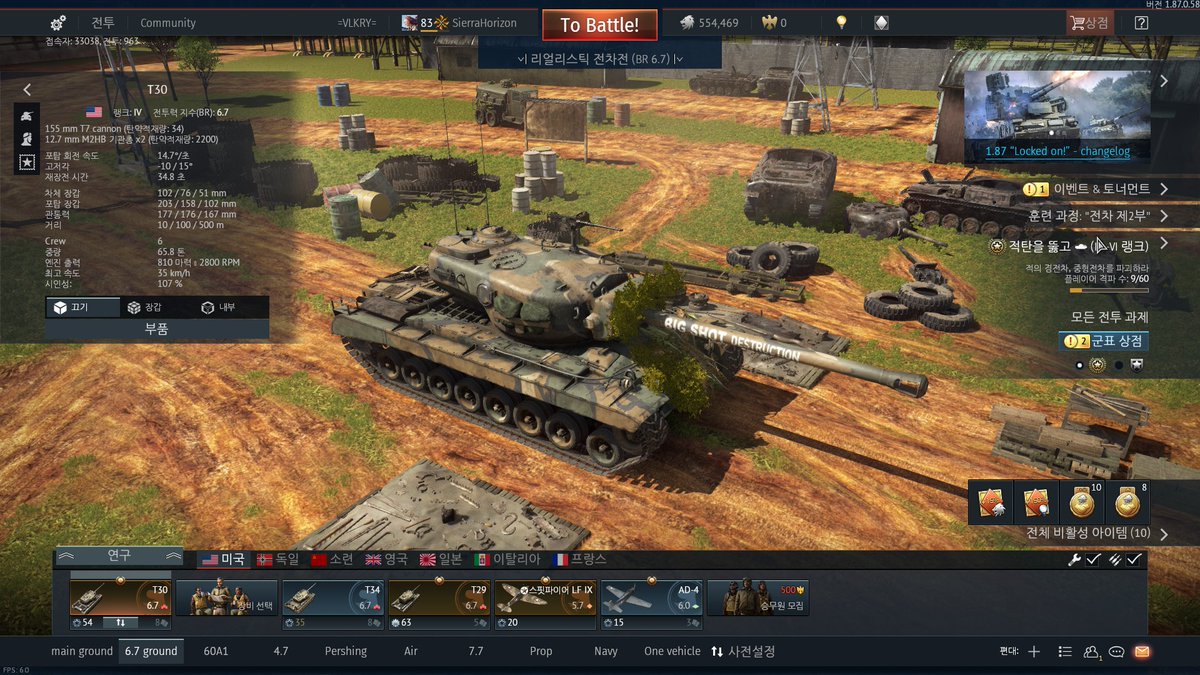
Task: Choose the AD-4 aircraft slot
Action: (x=650, y=598)
